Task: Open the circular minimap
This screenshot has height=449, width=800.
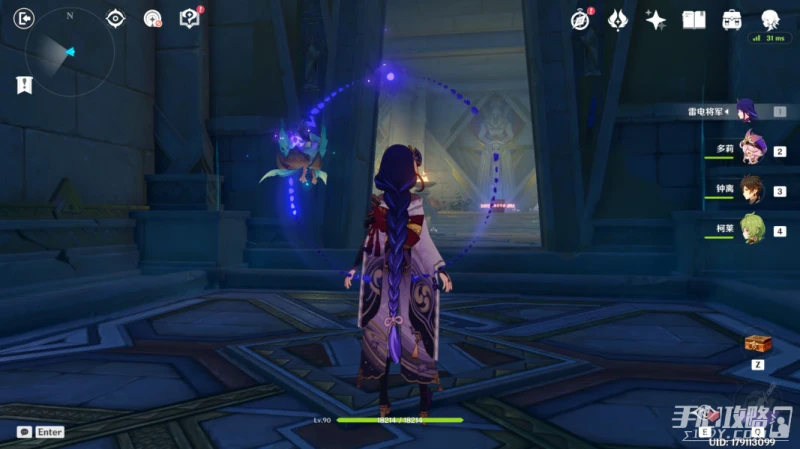Action: pyautogui.click(x=70, y=52)
